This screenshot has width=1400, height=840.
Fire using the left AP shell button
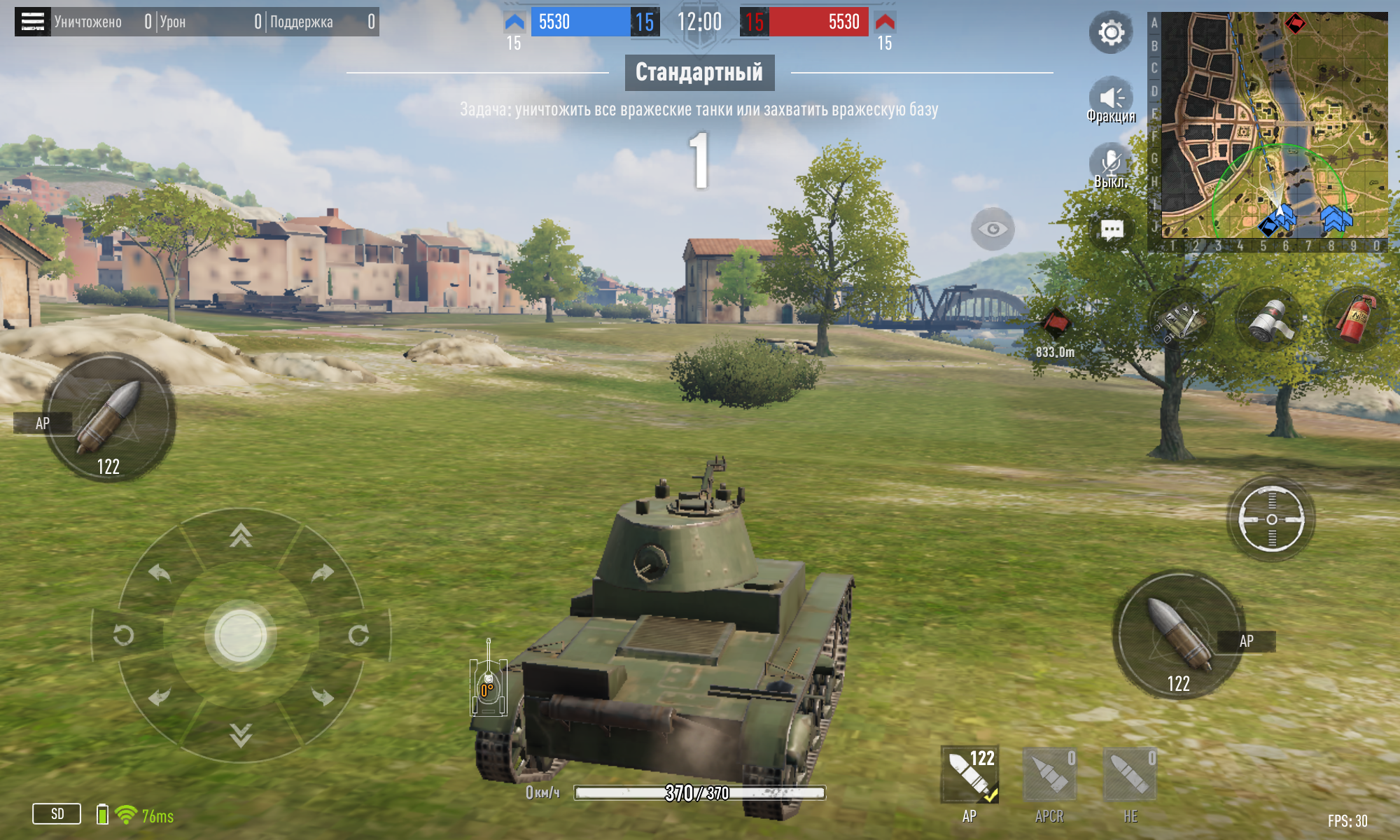pos(109,418)
